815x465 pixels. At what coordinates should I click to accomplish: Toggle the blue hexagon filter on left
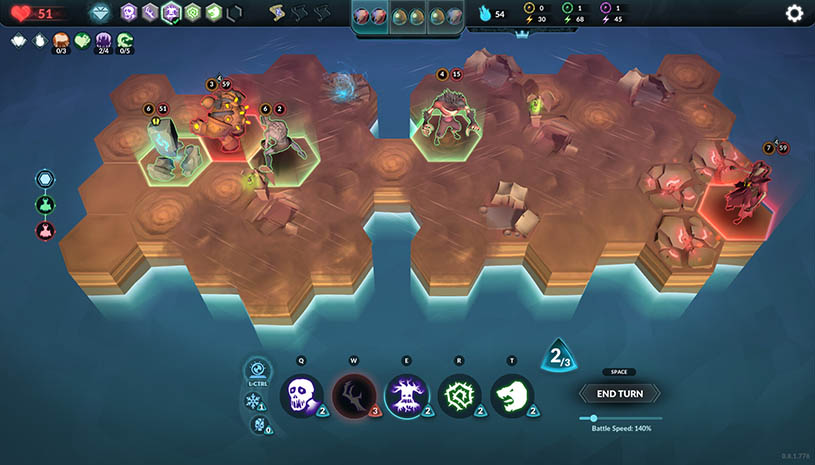[45, 179]
